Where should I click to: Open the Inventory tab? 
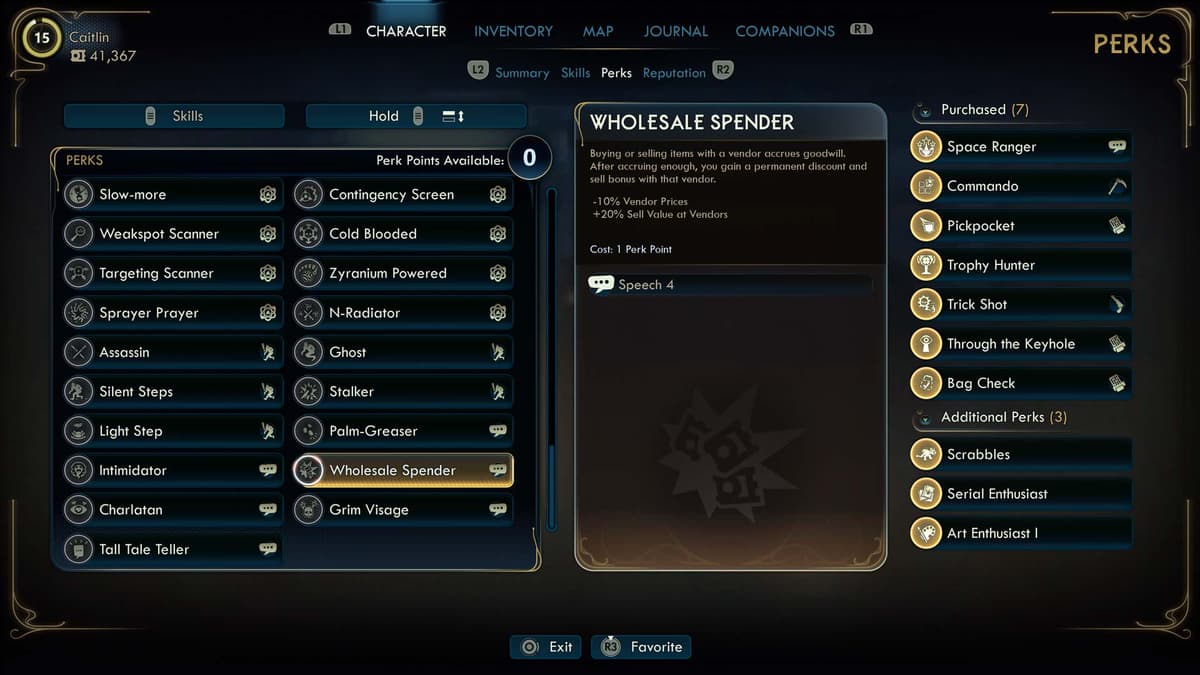[513, 31]
